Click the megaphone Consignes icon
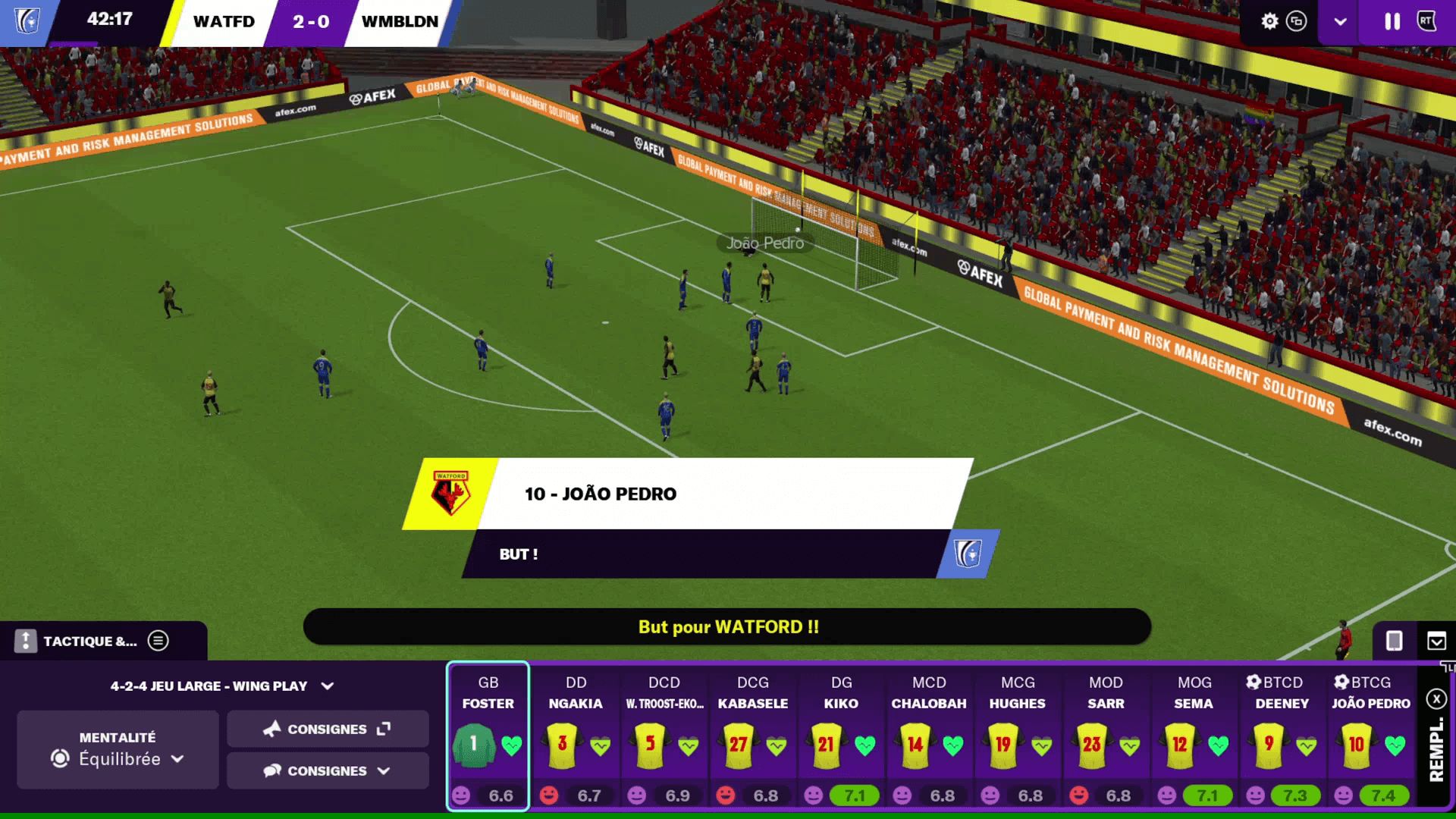 [273, 729]
